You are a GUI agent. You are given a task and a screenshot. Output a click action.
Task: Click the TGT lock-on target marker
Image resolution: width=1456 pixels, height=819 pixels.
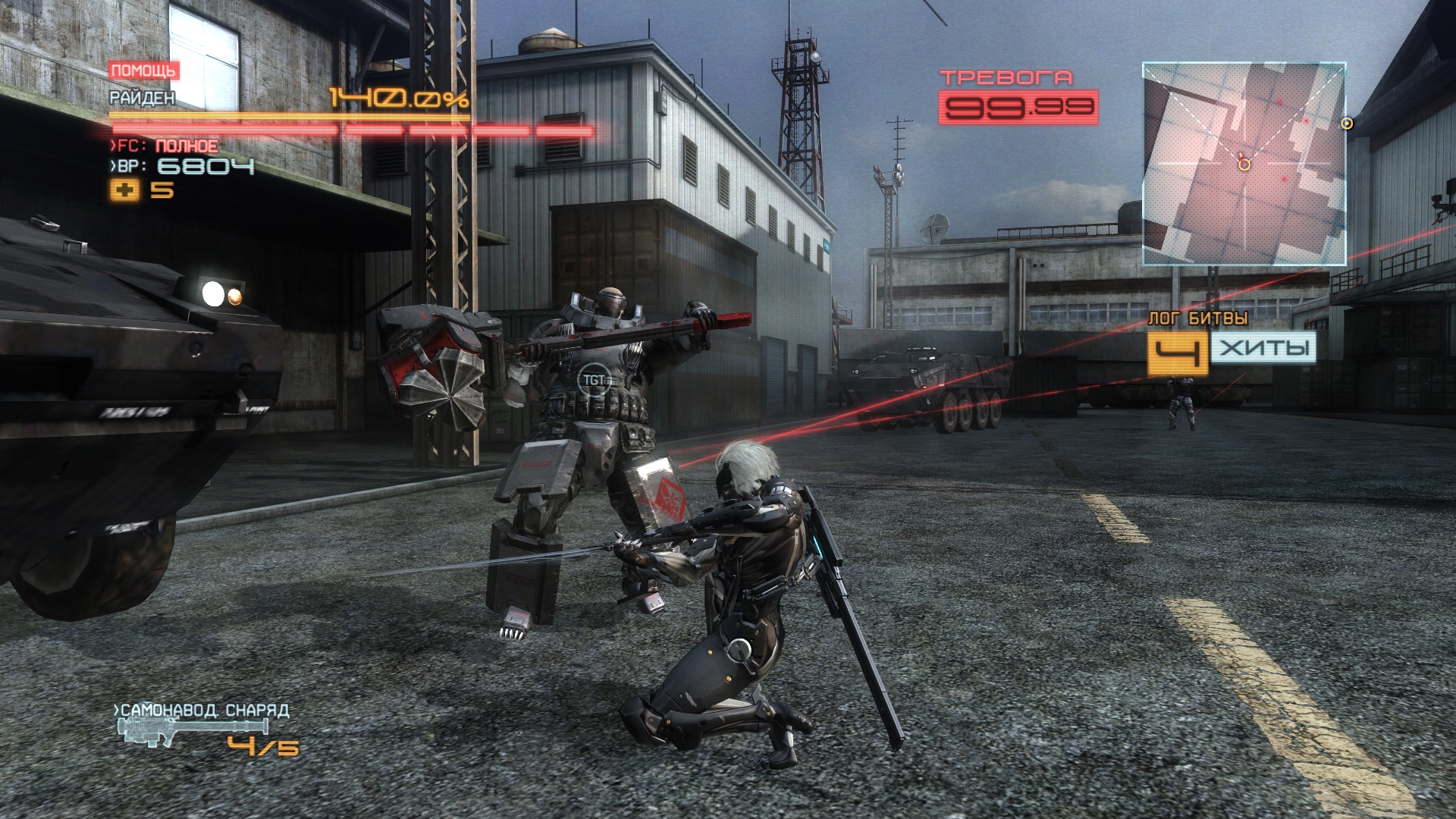593,380
